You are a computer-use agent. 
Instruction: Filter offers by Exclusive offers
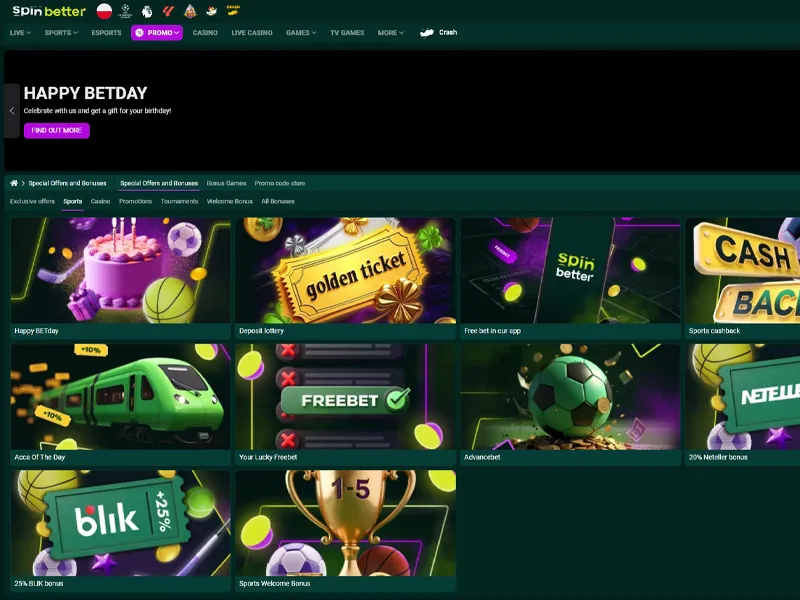pos(32,202)
